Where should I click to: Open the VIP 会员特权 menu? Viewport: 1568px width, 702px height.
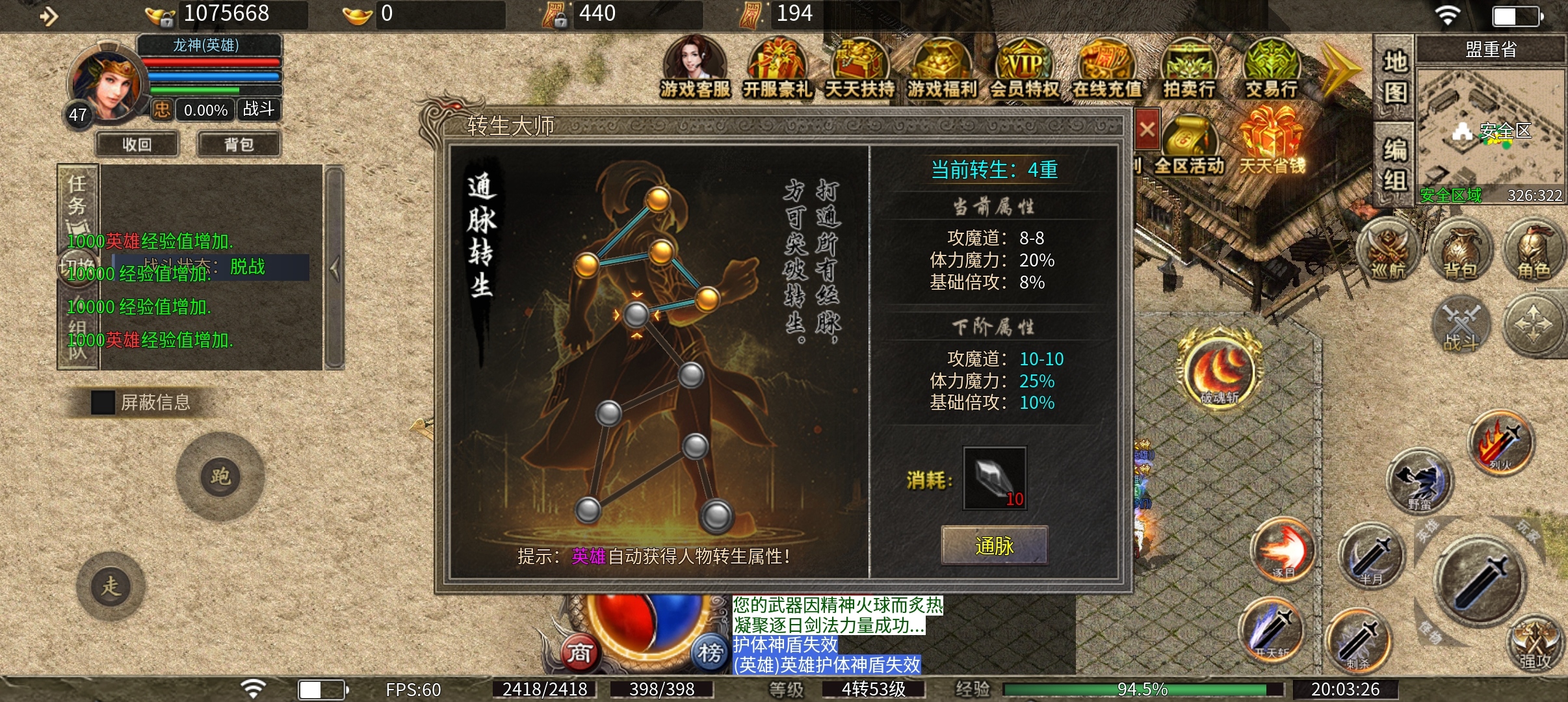(1025, 68)
